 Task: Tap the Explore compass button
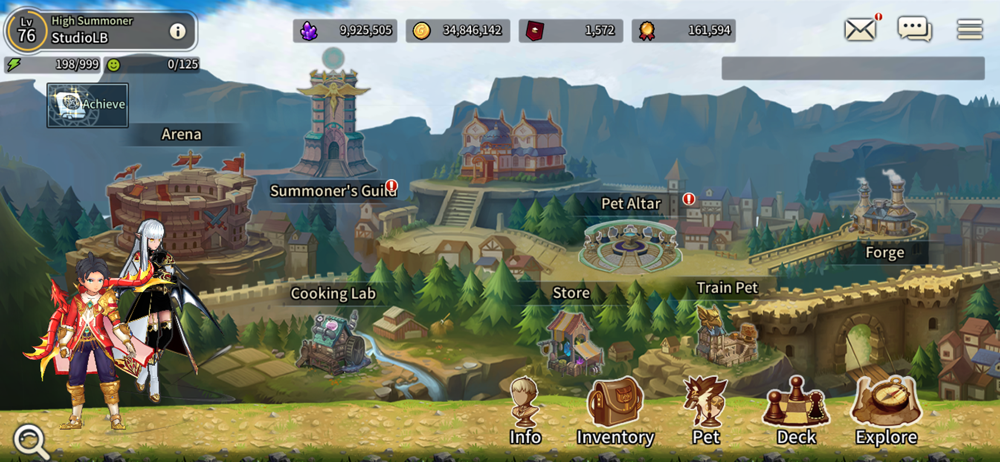pos(886,410)
